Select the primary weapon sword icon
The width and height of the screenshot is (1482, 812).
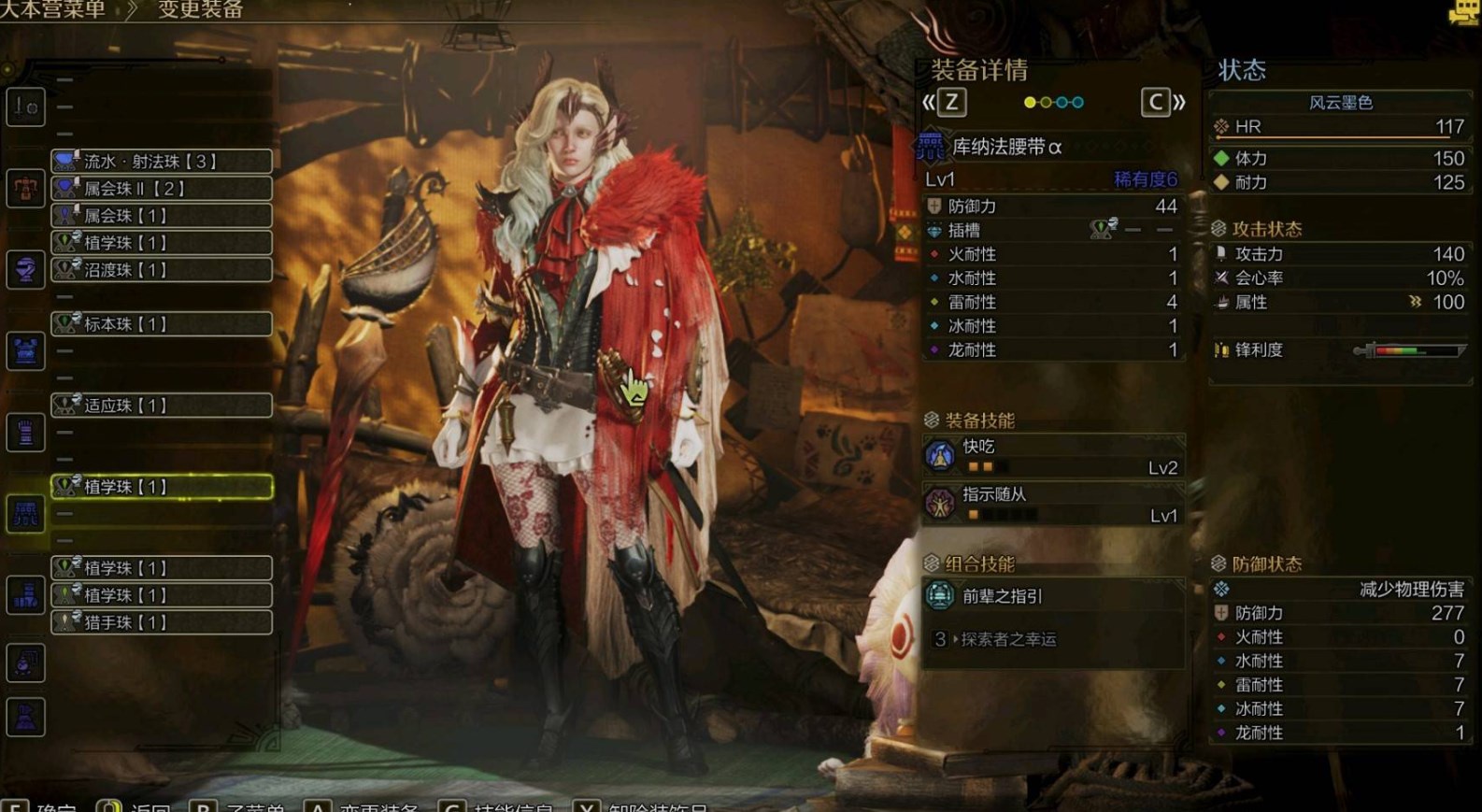coord(25,107)
